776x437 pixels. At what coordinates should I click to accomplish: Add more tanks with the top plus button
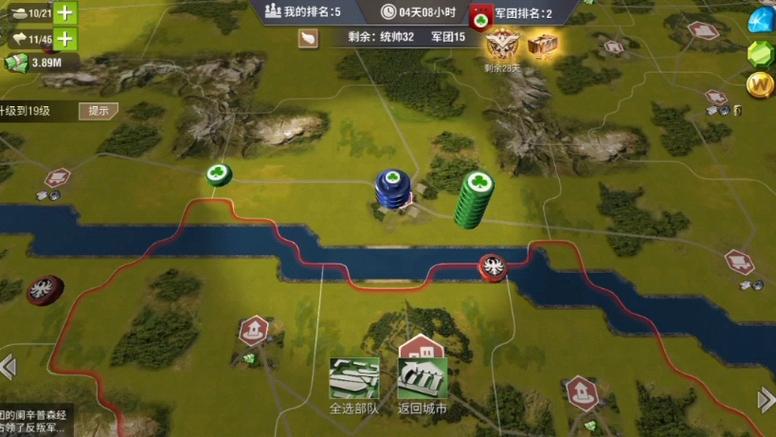tap(65, 13)
